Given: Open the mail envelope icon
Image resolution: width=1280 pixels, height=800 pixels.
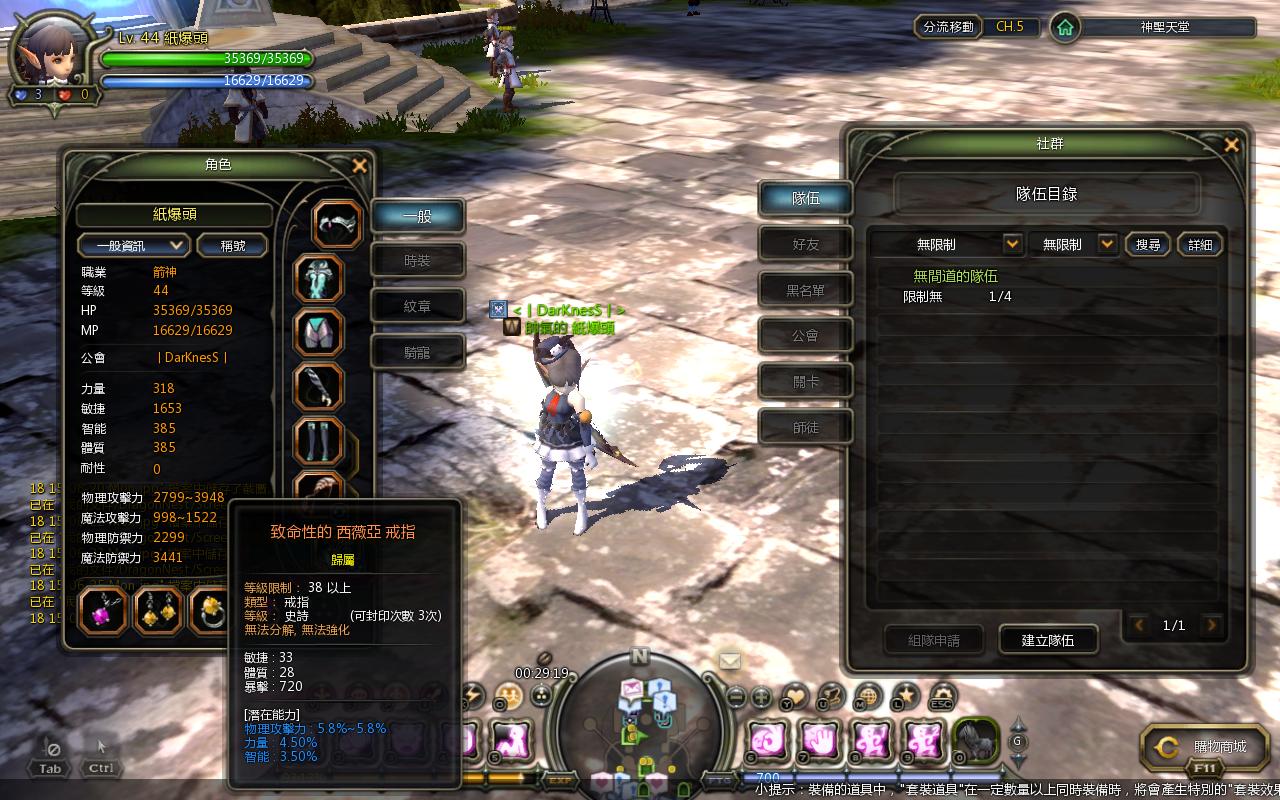Looking at the screenshot, I should pyautogui.click(x=730, y=661).
